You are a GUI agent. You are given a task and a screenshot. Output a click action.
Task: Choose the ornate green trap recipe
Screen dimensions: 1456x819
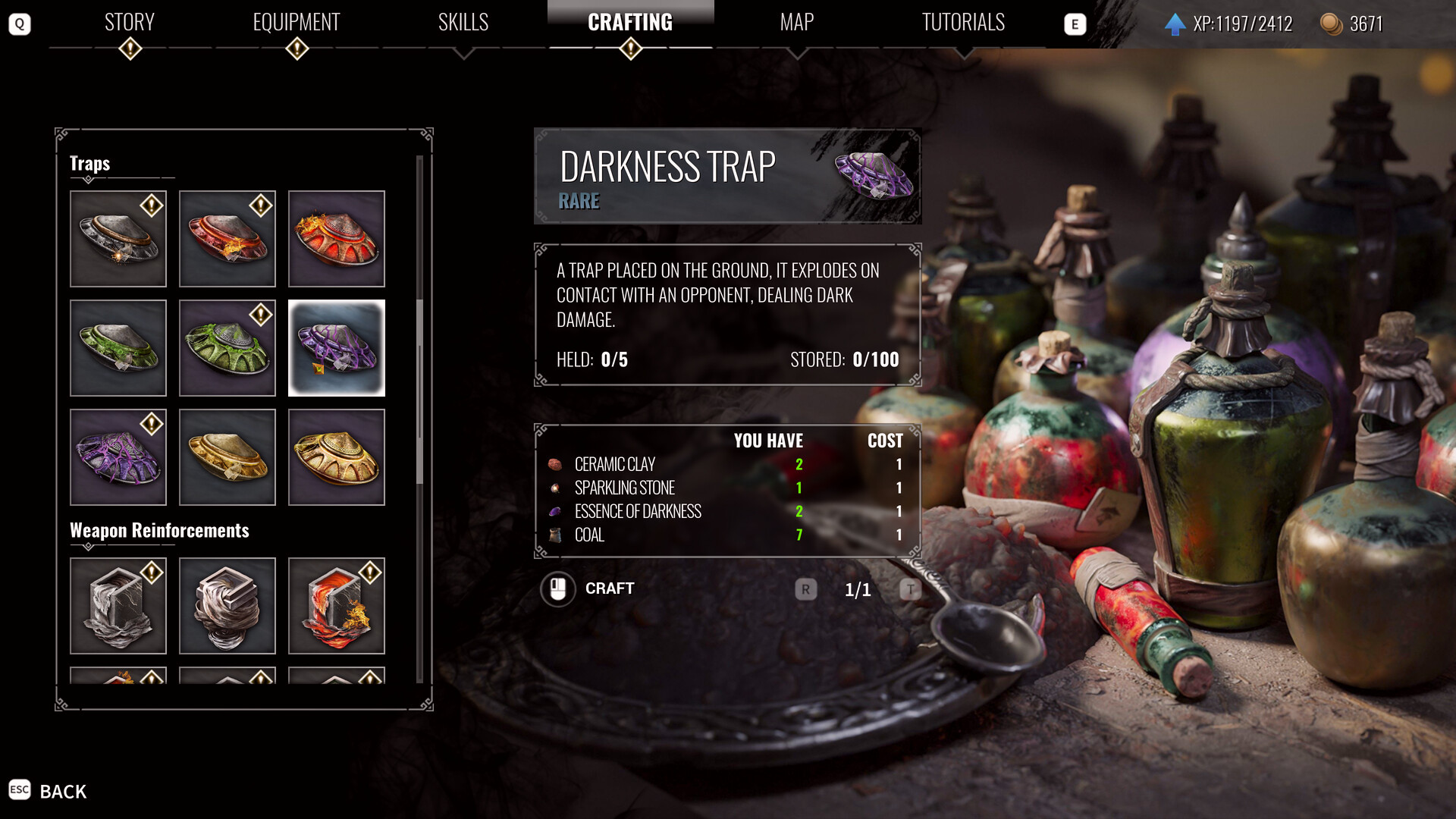coord(227,348)
